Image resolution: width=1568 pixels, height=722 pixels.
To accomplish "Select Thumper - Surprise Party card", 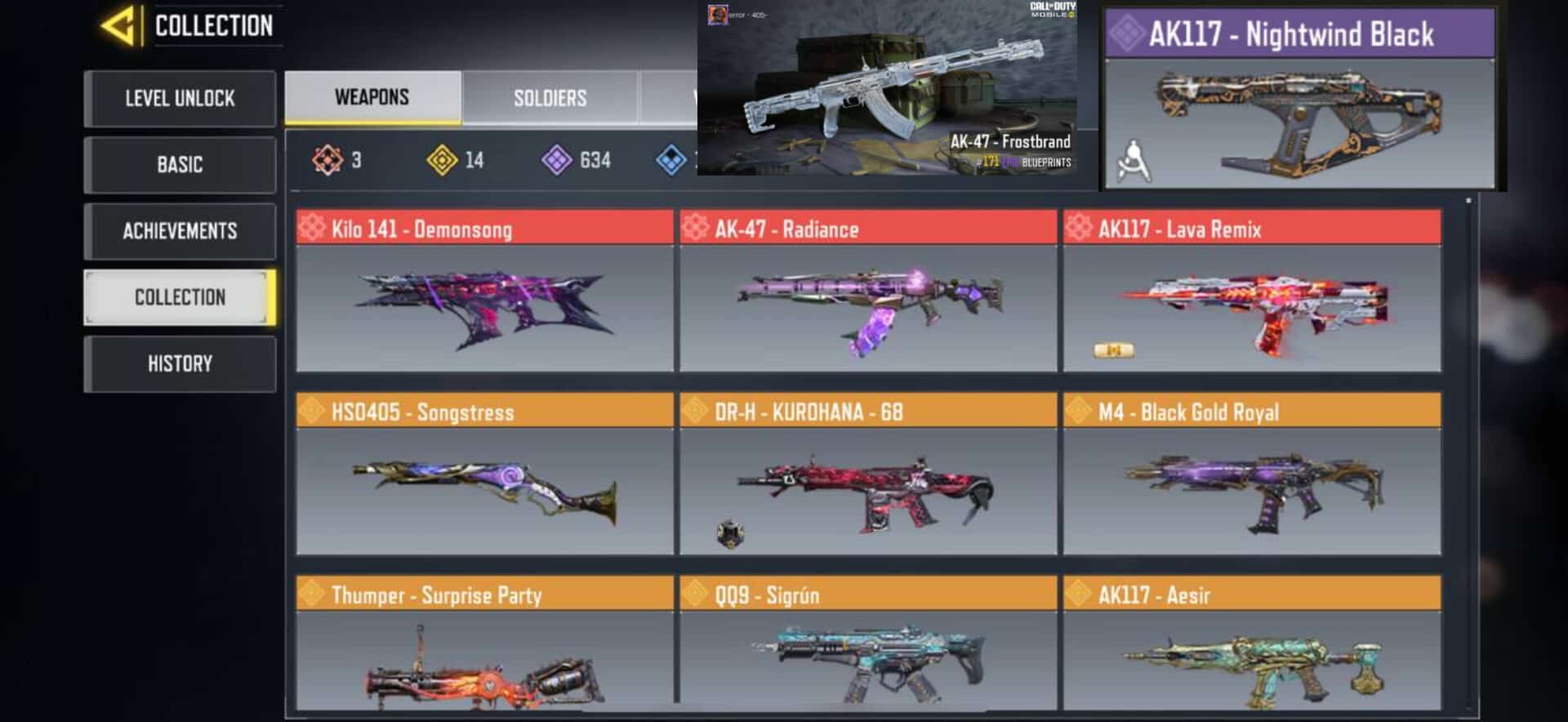I will point(484,645).
